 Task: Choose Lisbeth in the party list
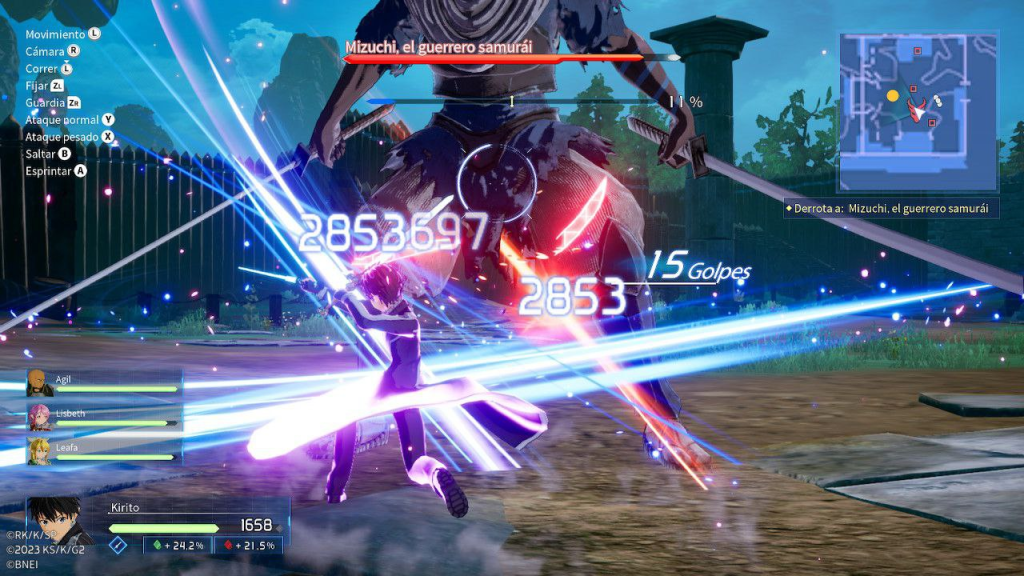[x=104, y=418]
